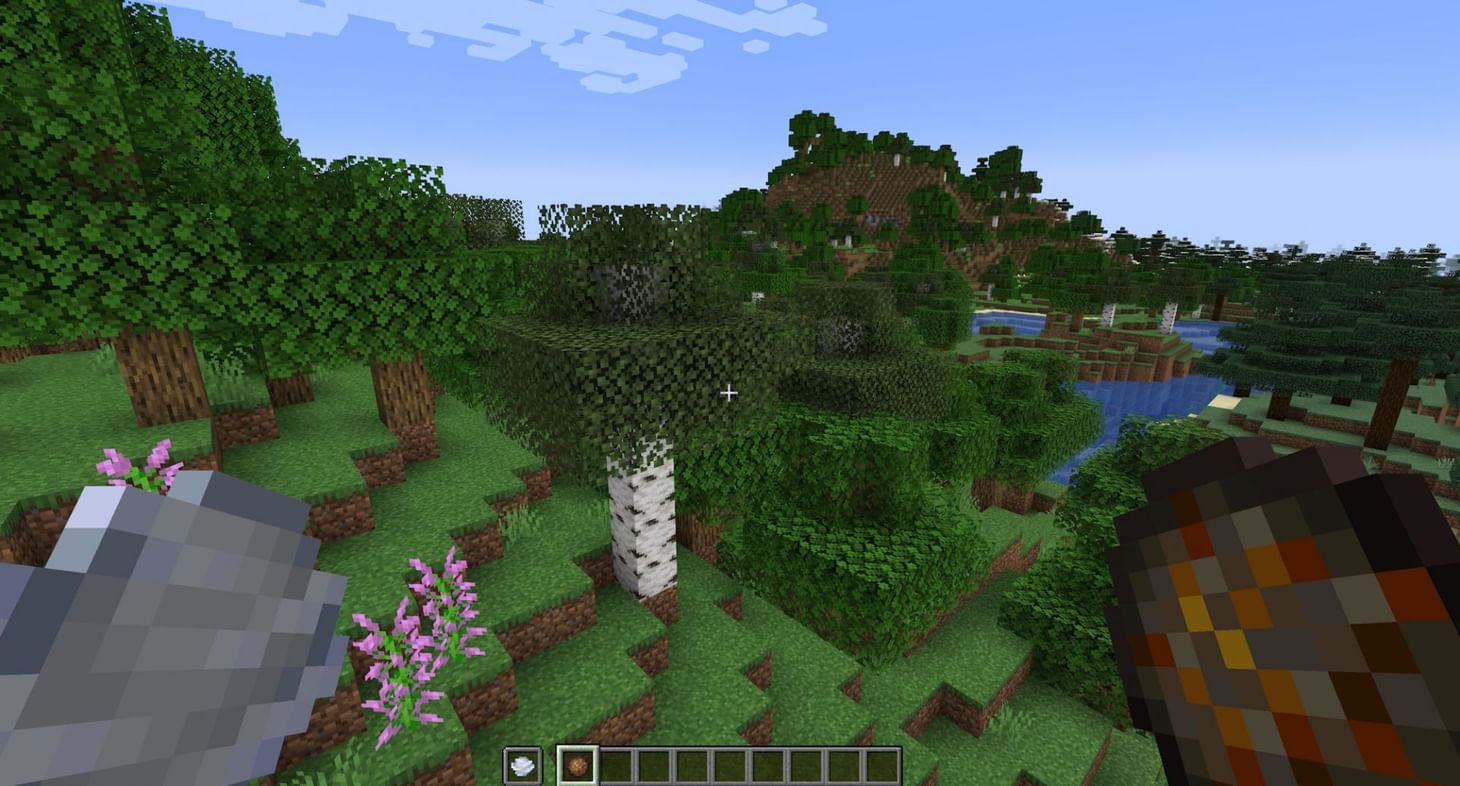
Task: Click the middle empty hotbar slot
Action: 730,765
